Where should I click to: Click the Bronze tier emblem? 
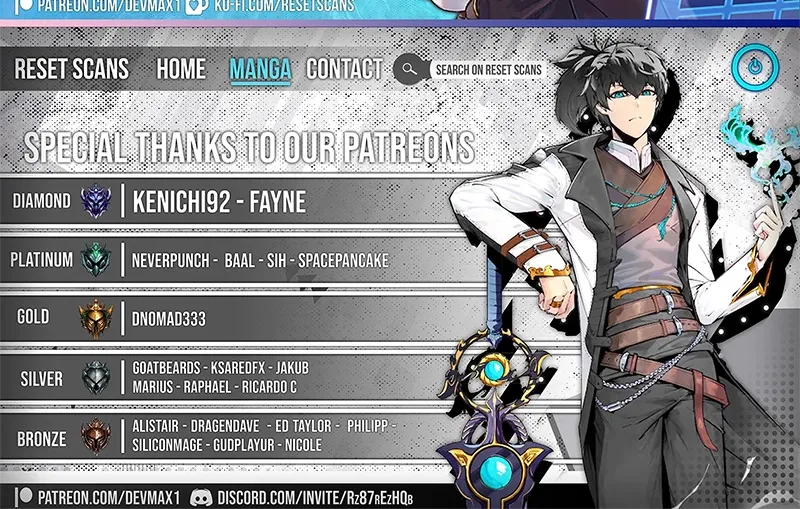[97, 437]
